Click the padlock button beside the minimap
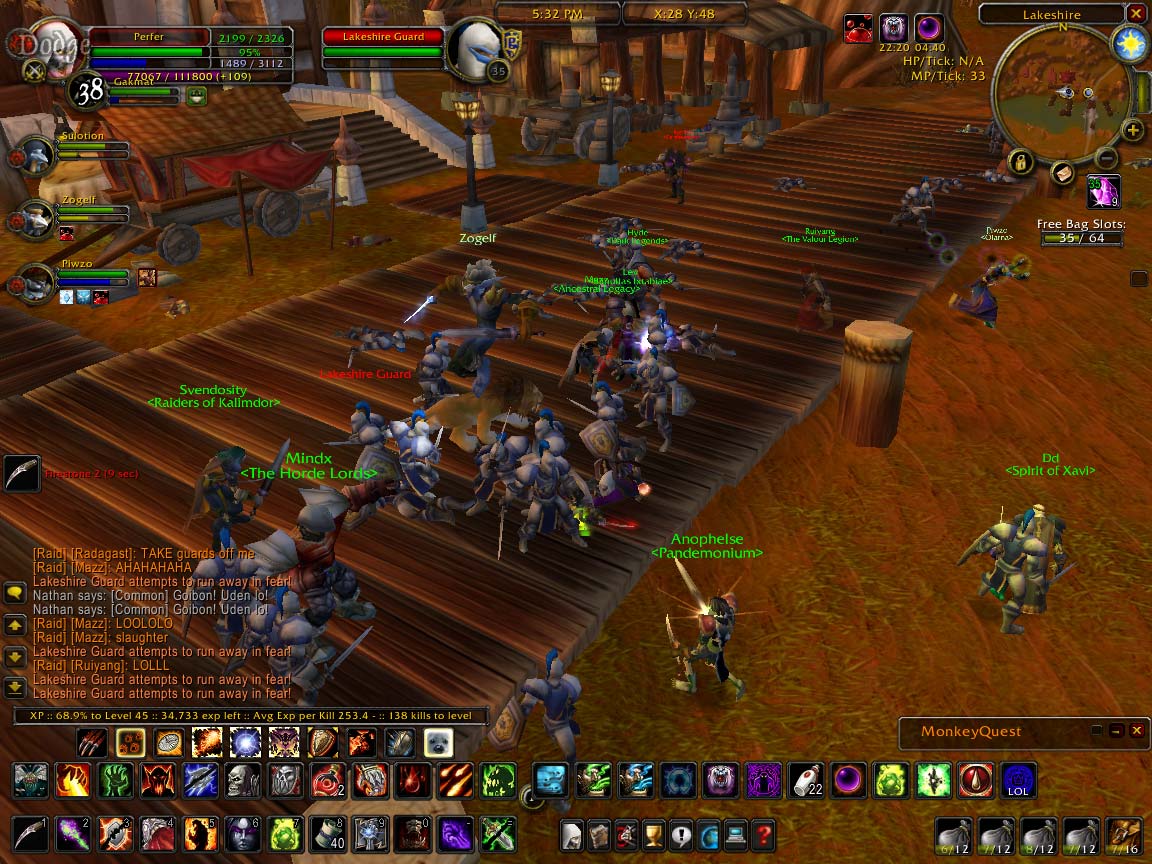 click(1020, 161)
